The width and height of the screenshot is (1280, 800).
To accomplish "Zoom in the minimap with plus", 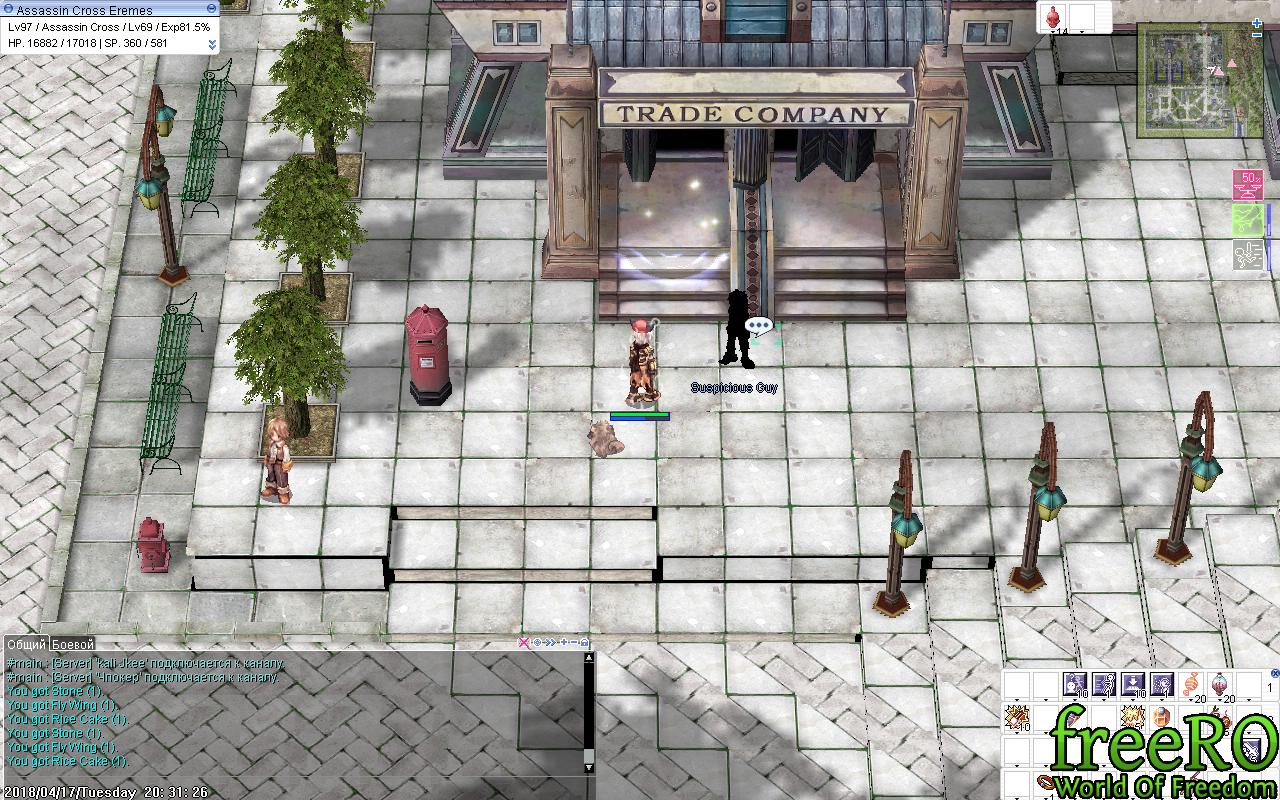I will (1257, 22).
